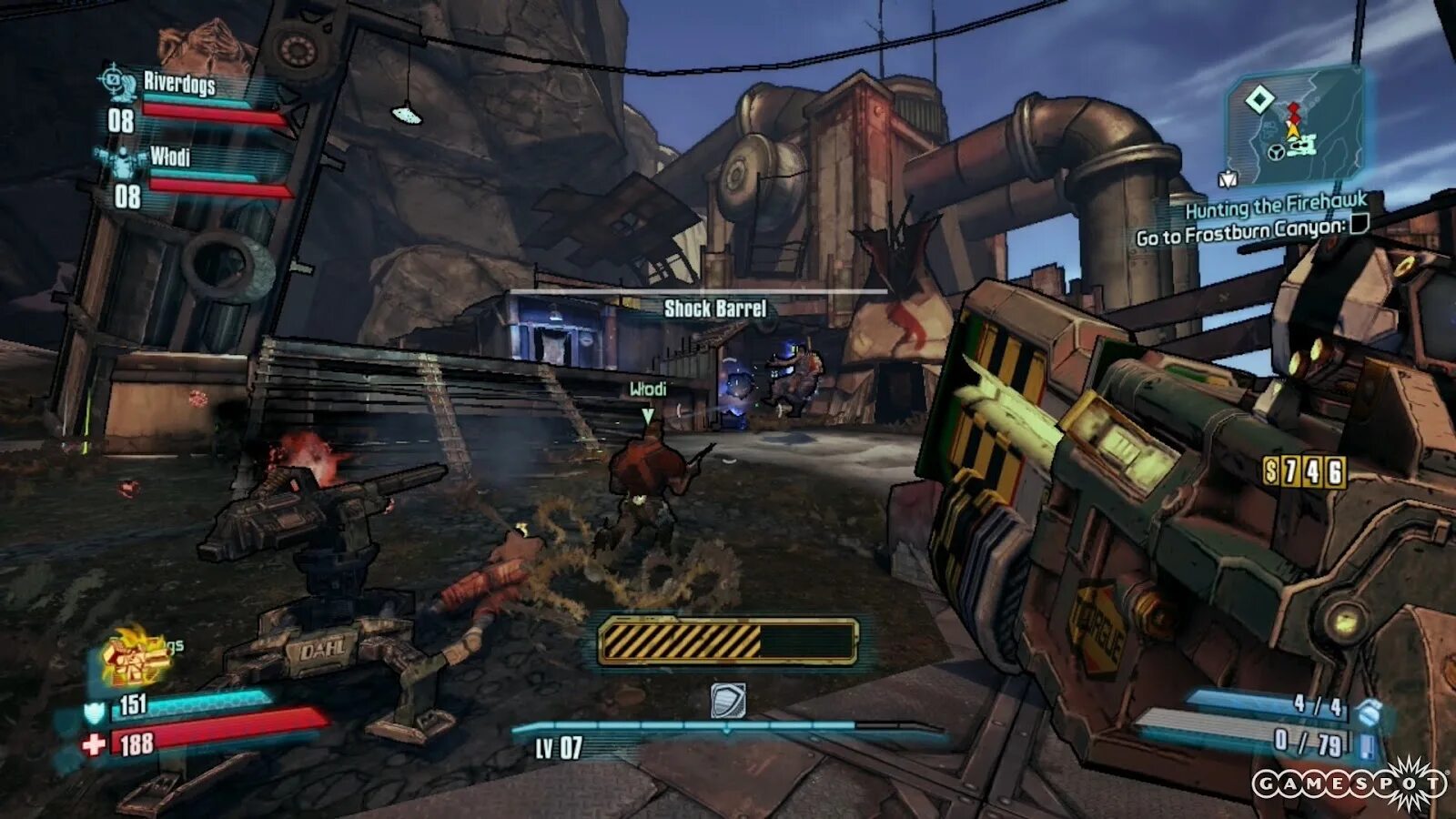This screenshot has height=819, width=1456.
Task: Select the Hunting the Firehawk quest tracker
Action: coord(1275,207)
